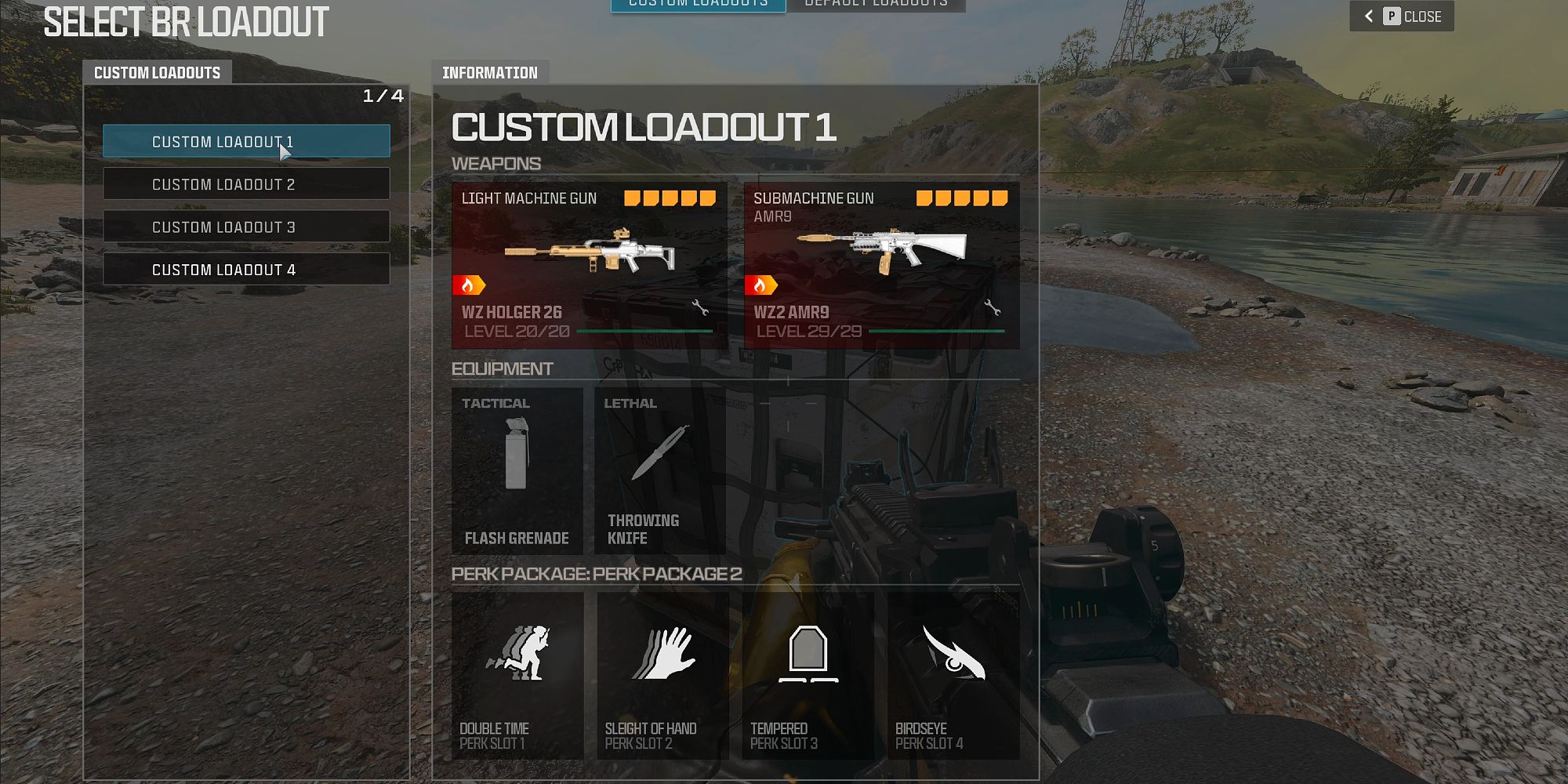The image size is (1568, 784).
Task: Open the WZ Holger 26 weapon card
Action: pyautogui.click(x=590, y=265)
